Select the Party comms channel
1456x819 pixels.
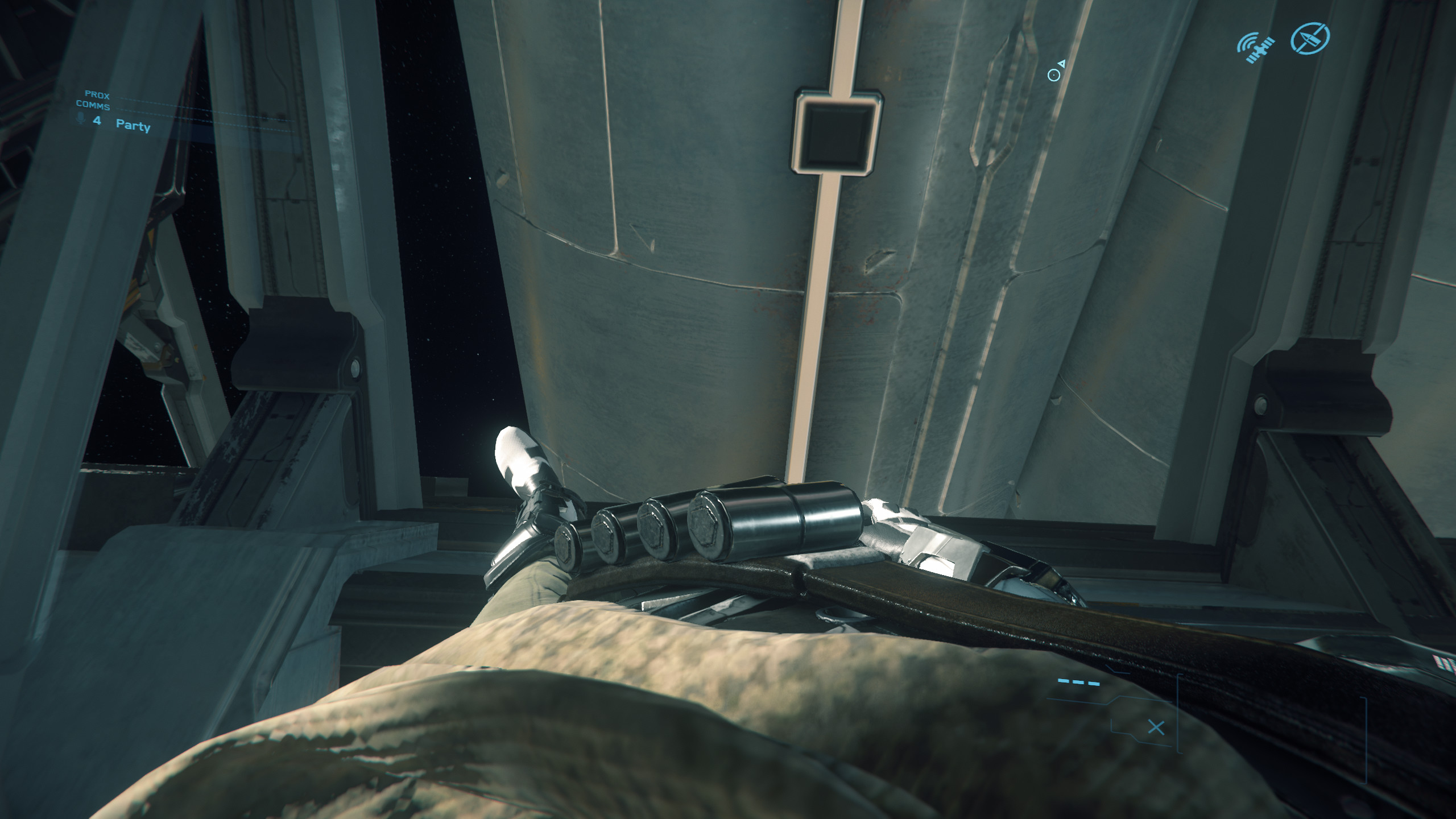click(x=133, y=125)
